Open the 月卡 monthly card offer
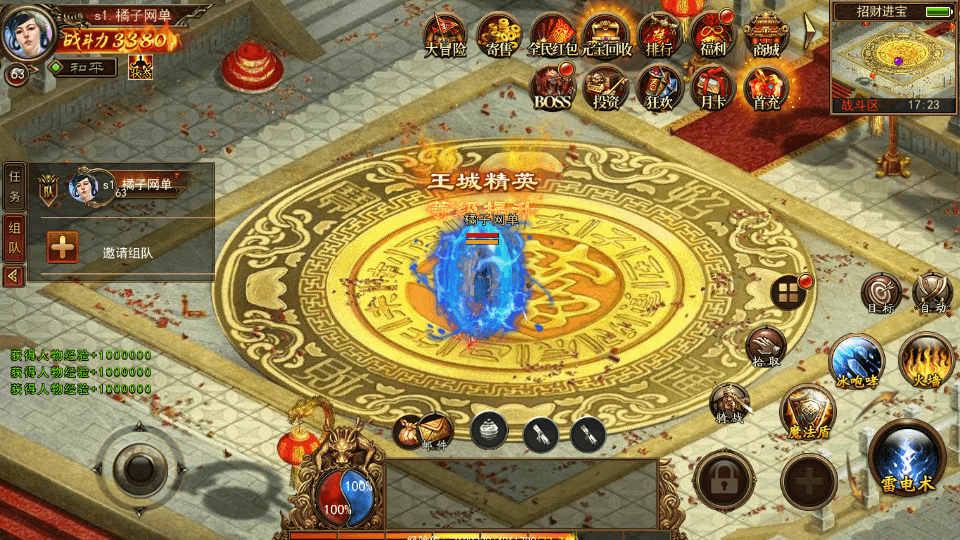The width and height of the screenshot is (960, 540). pos(713,87)
